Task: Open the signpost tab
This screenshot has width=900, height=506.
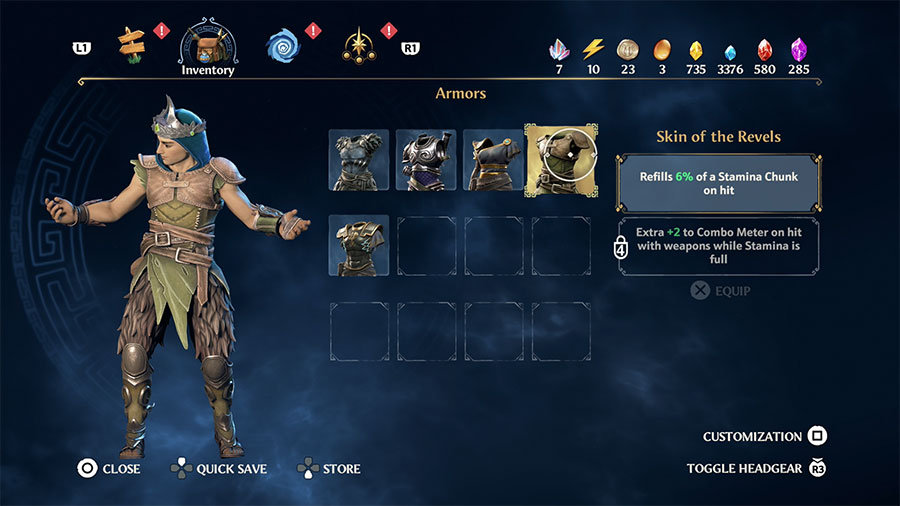Action: point(131,42)
